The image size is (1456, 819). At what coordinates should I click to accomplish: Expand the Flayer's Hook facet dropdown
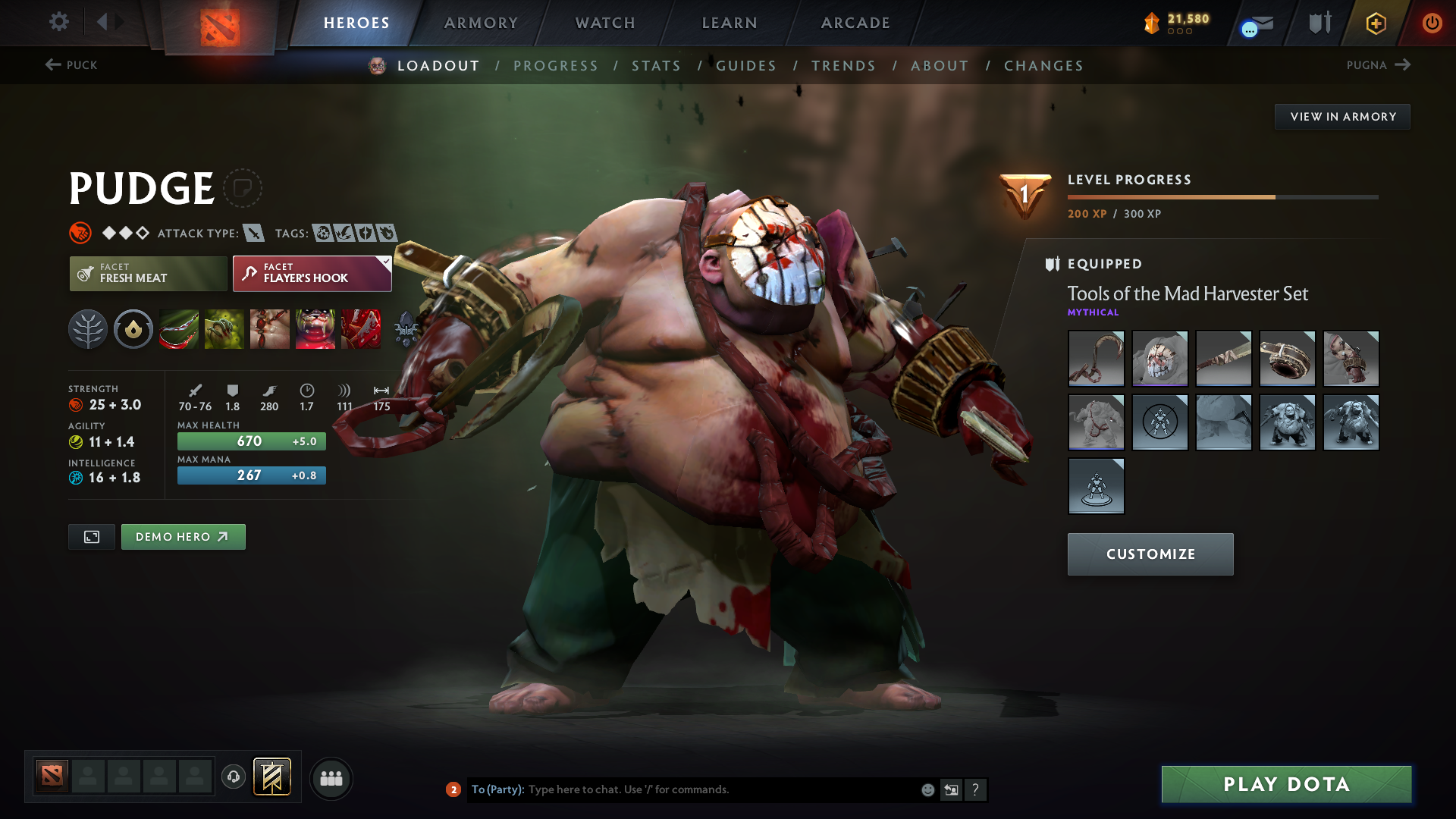(x=385, y=262)
